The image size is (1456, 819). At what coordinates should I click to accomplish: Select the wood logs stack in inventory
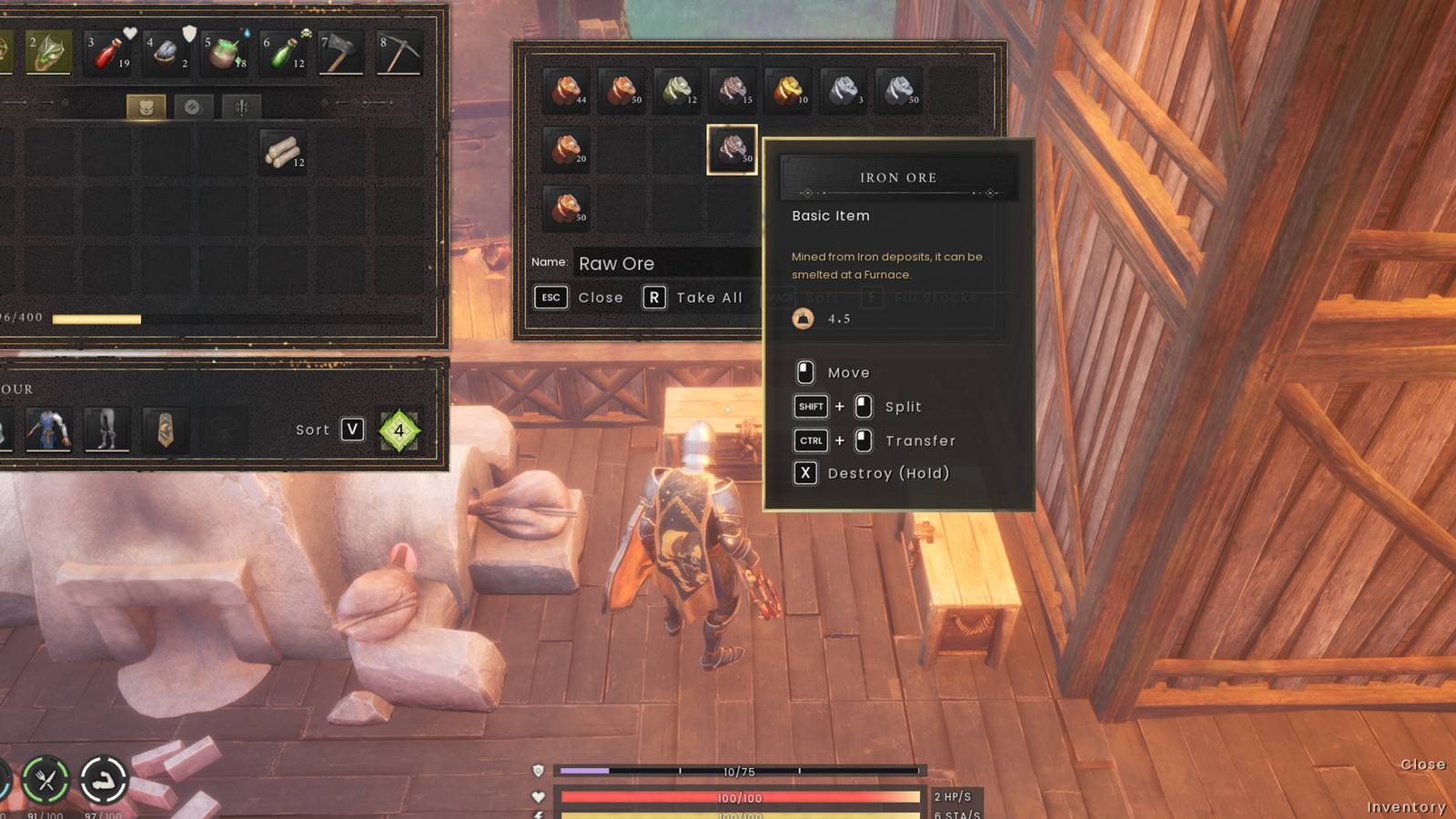[x=283, y=151]
